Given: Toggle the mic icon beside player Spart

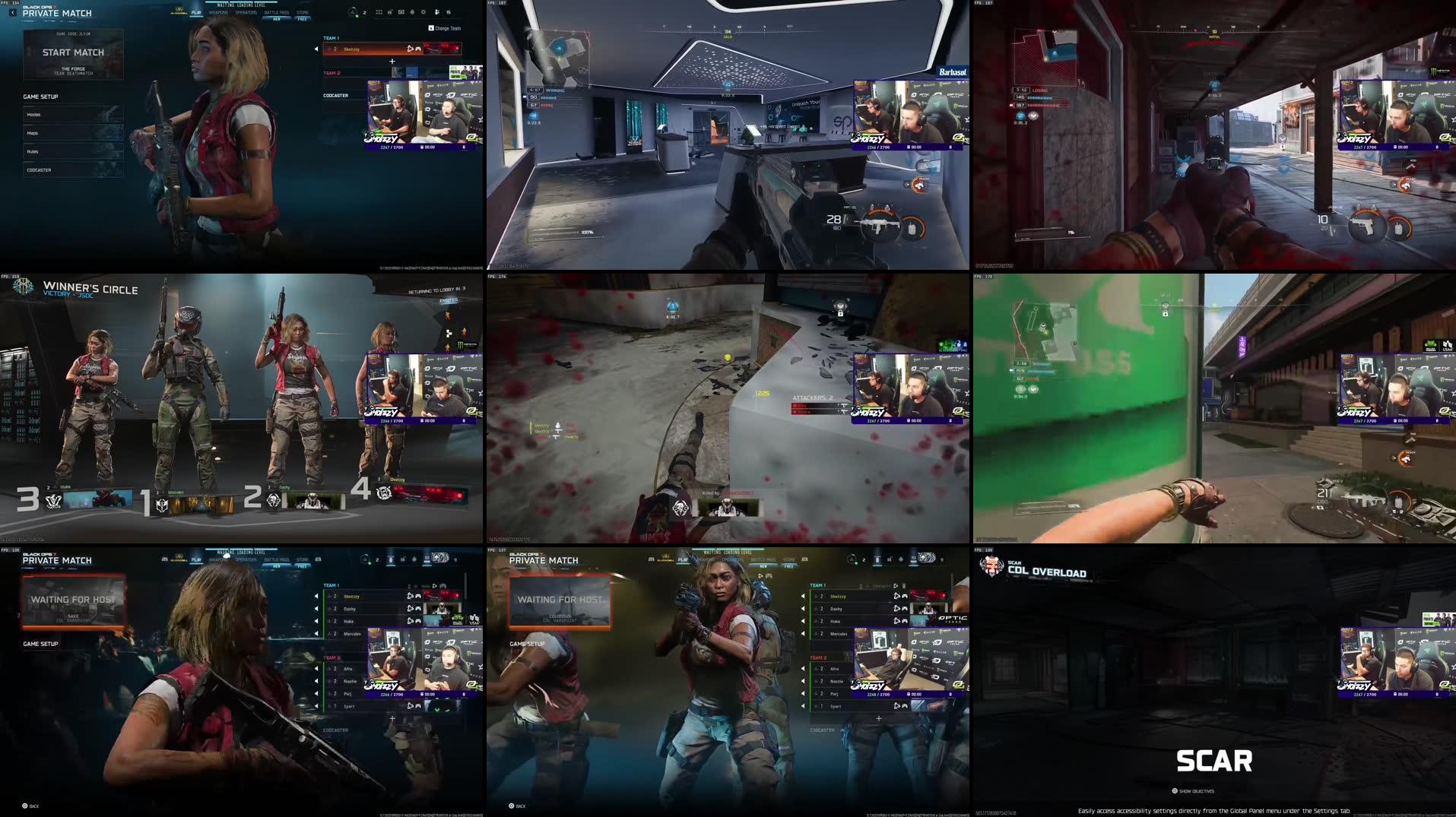Looking at the screenshot, I should [x=896, y=706].
